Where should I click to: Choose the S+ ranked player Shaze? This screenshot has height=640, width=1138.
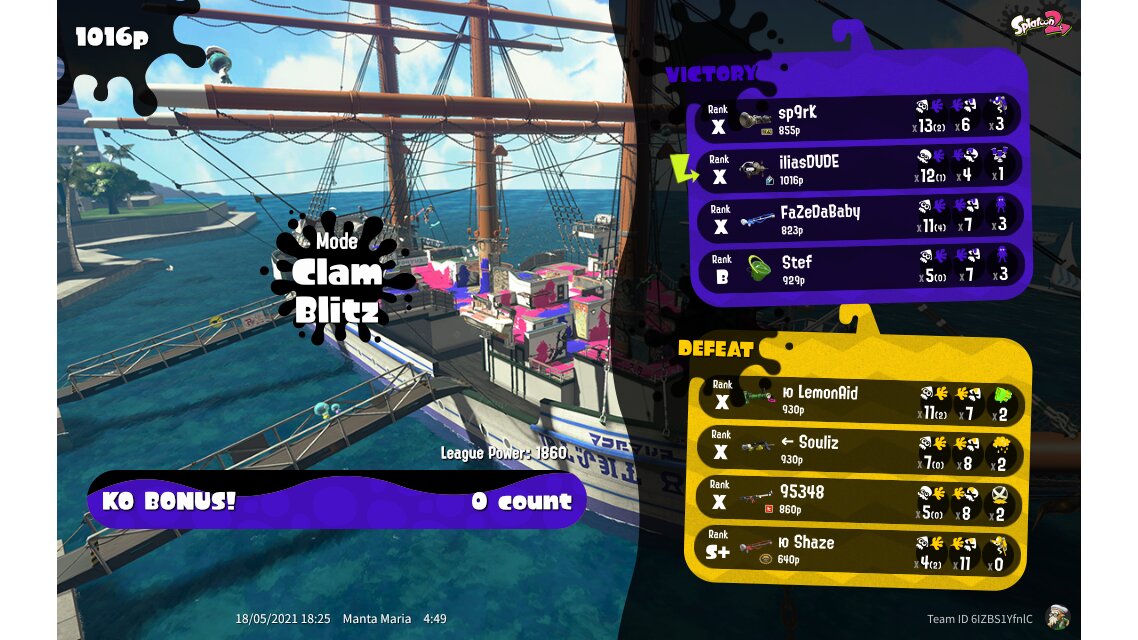click(x=858, y=550)
